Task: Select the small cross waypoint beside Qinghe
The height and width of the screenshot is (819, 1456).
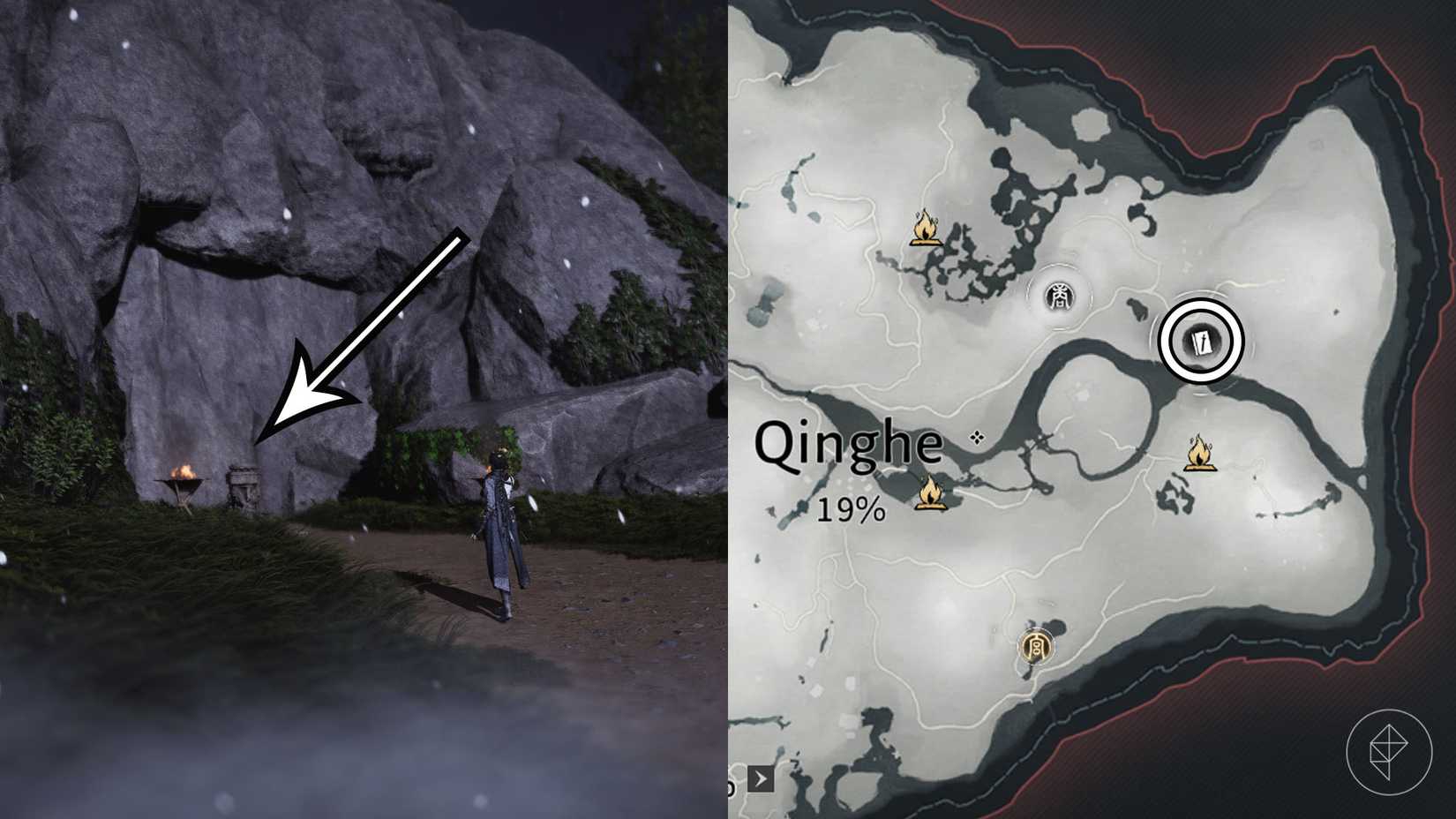Action: (977, 435)
